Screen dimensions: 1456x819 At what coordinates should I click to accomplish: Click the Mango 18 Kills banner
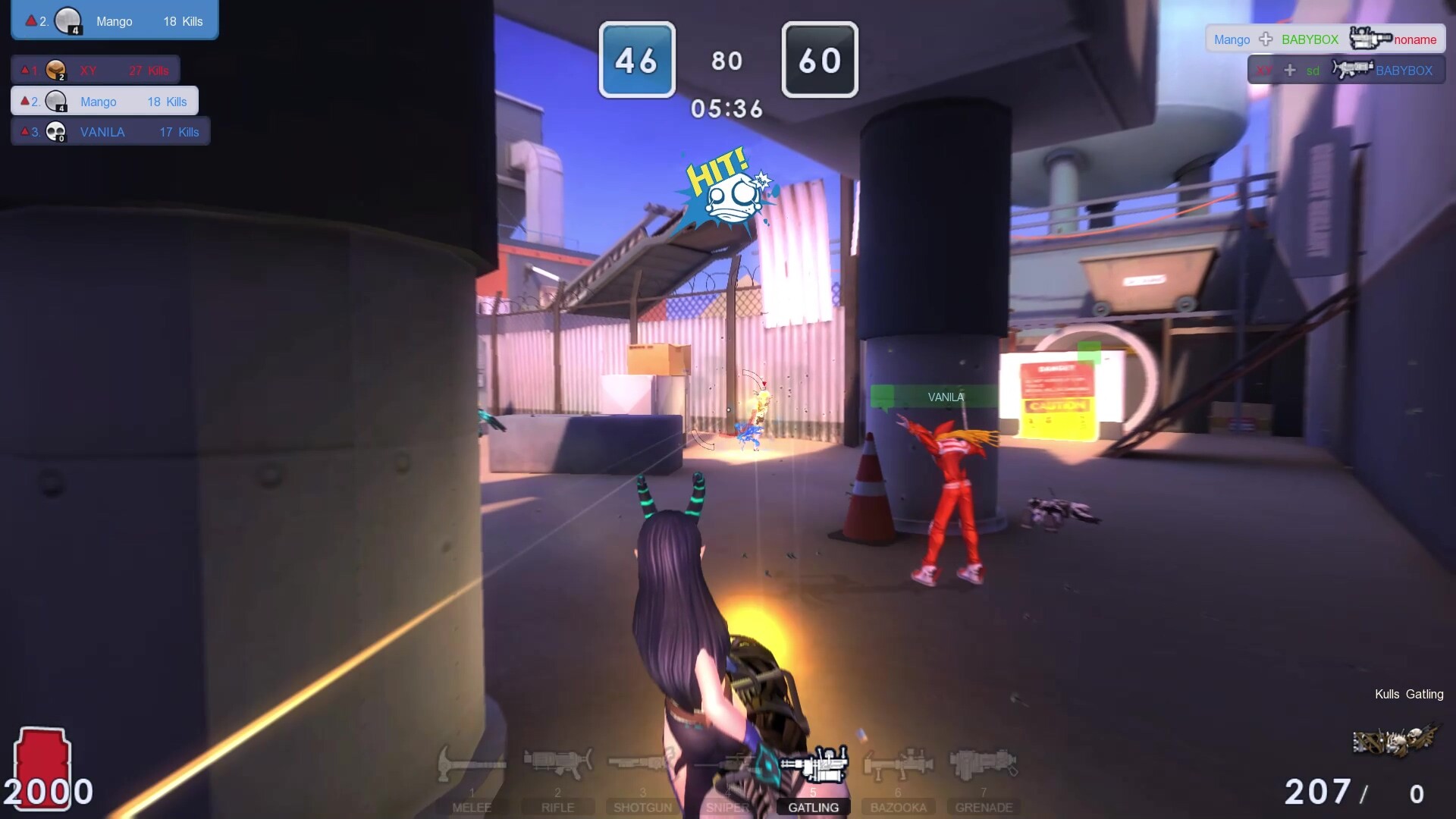click(114, 20)
